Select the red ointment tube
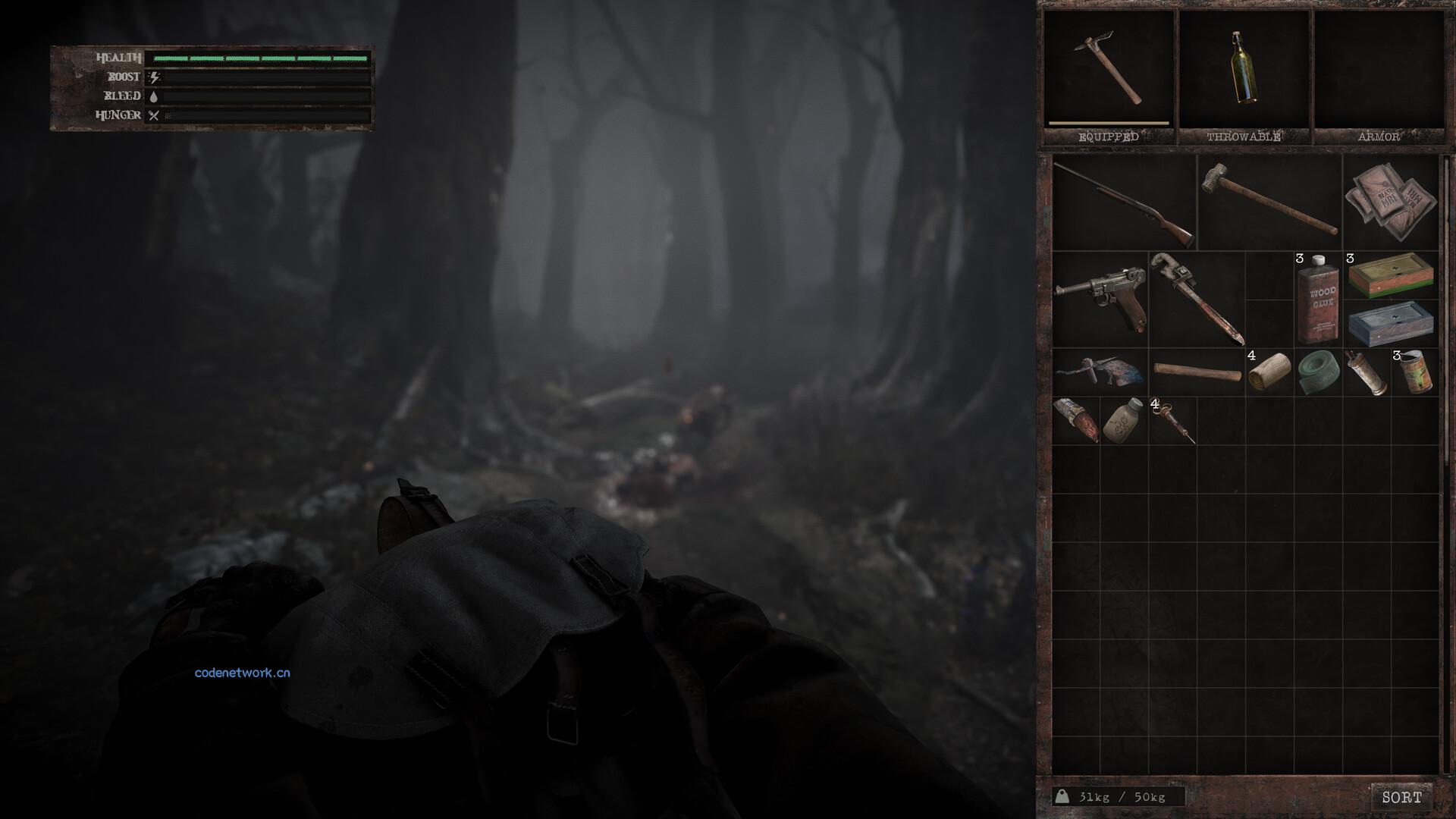The image size is (1456, 819). click(1075, 421)
